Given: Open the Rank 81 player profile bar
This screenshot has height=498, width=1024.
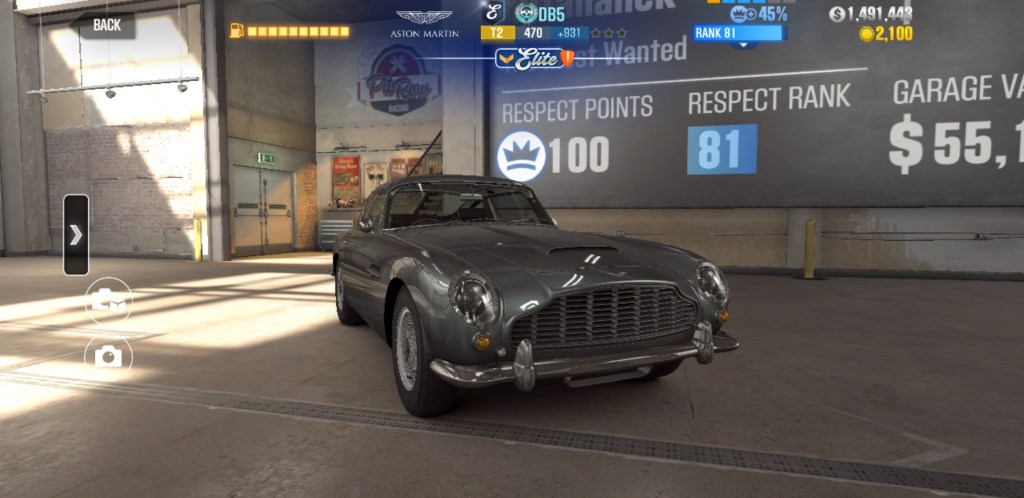Looking at the screenshot, I should [740, 32].
